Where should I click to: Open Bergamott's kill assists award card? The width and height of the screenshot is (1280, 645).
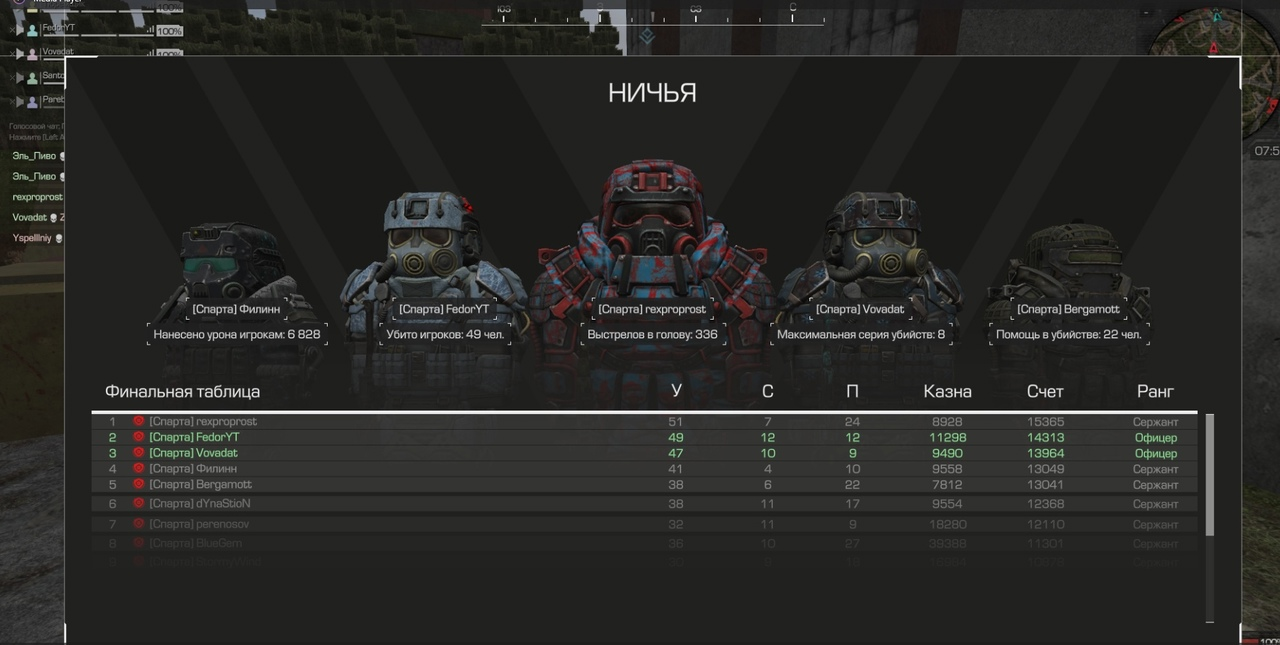pos(1068,322)
